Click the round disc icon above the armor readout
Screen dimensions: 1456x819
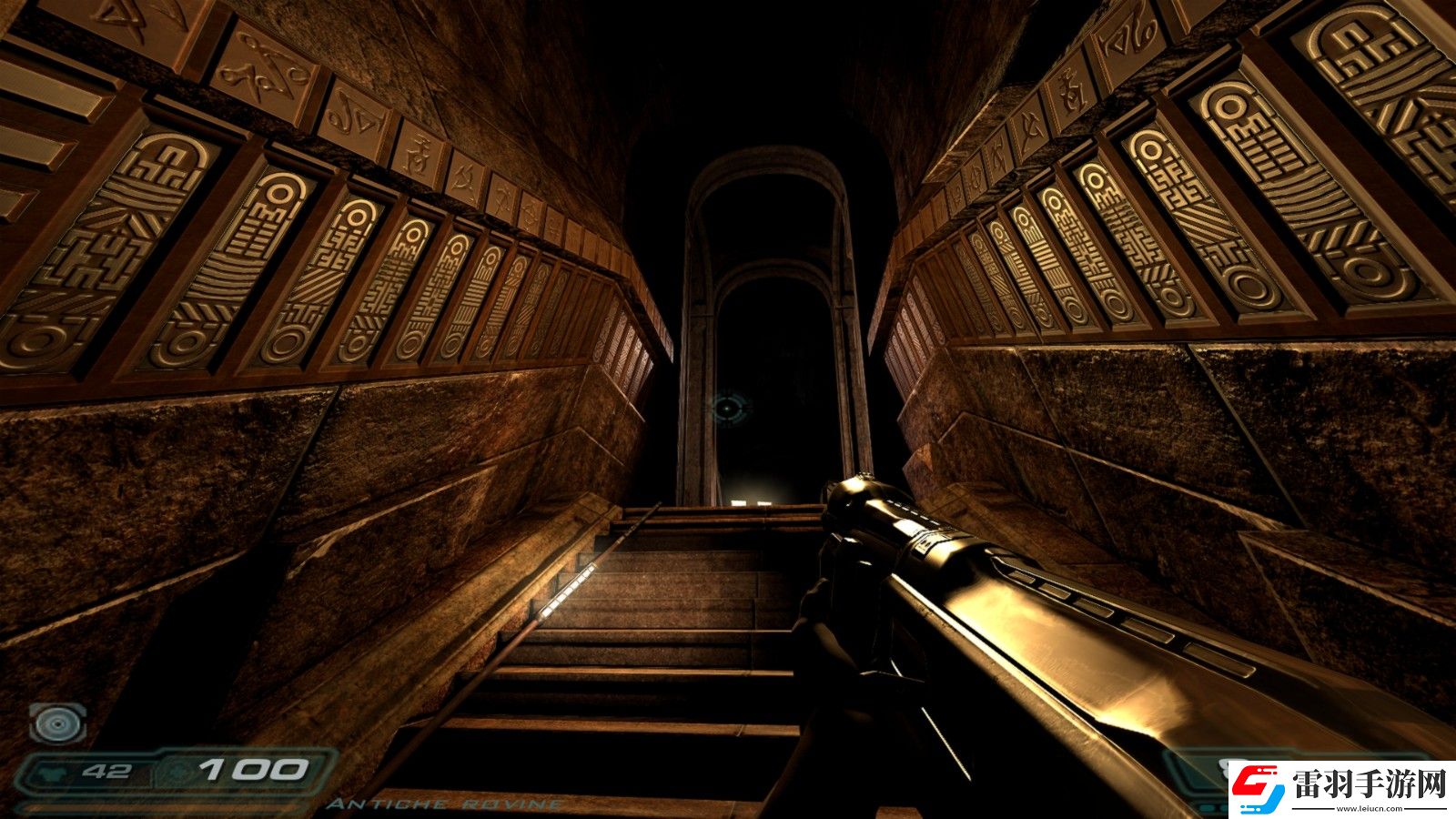[57, 723]
